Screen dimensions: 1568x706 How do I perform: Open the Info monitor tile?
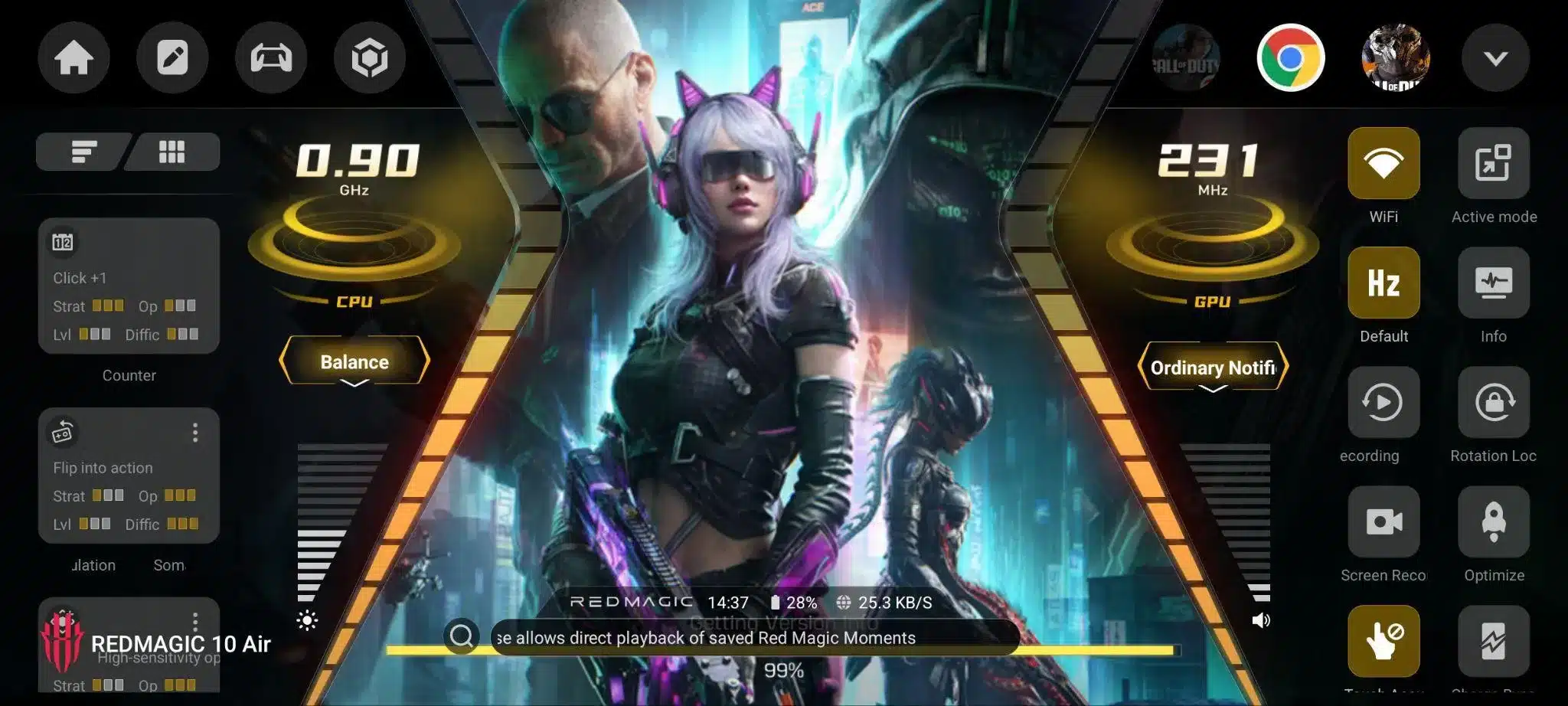1493,283
